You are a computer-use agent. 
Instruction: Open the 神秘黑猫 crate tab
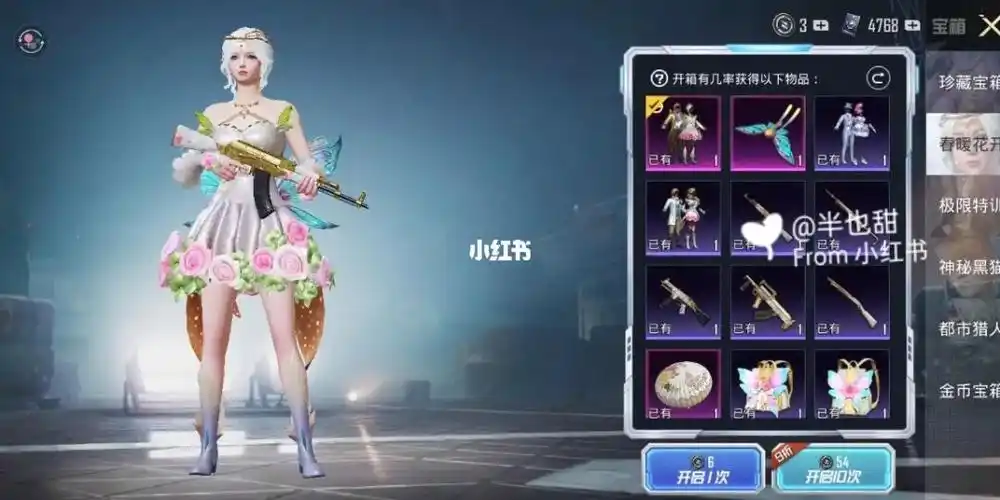966,267
